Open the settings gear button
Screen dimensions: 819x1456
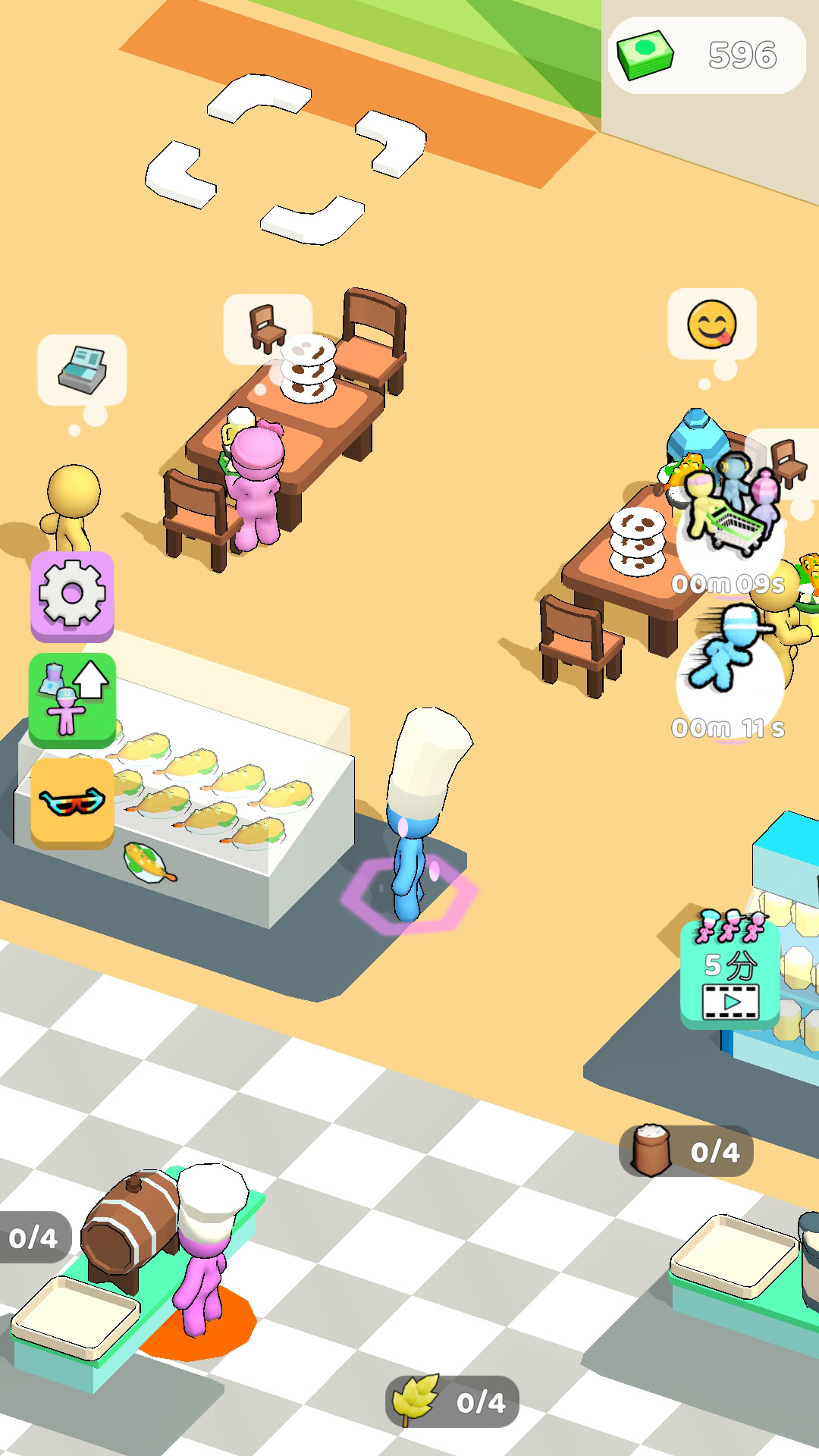72,595
